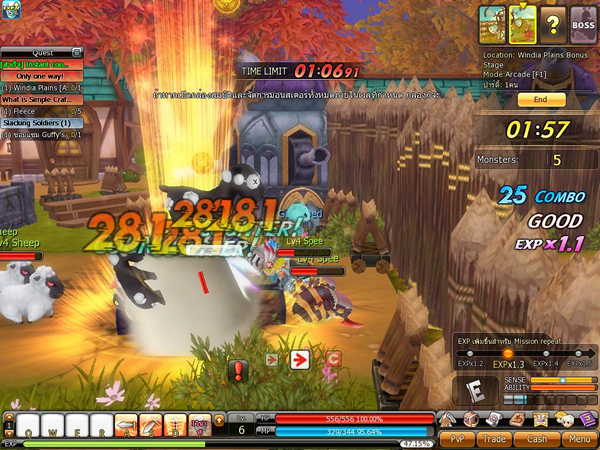Select the "Slacking Soldiers" quest entry
600x450 pixels.
(40, 123)
